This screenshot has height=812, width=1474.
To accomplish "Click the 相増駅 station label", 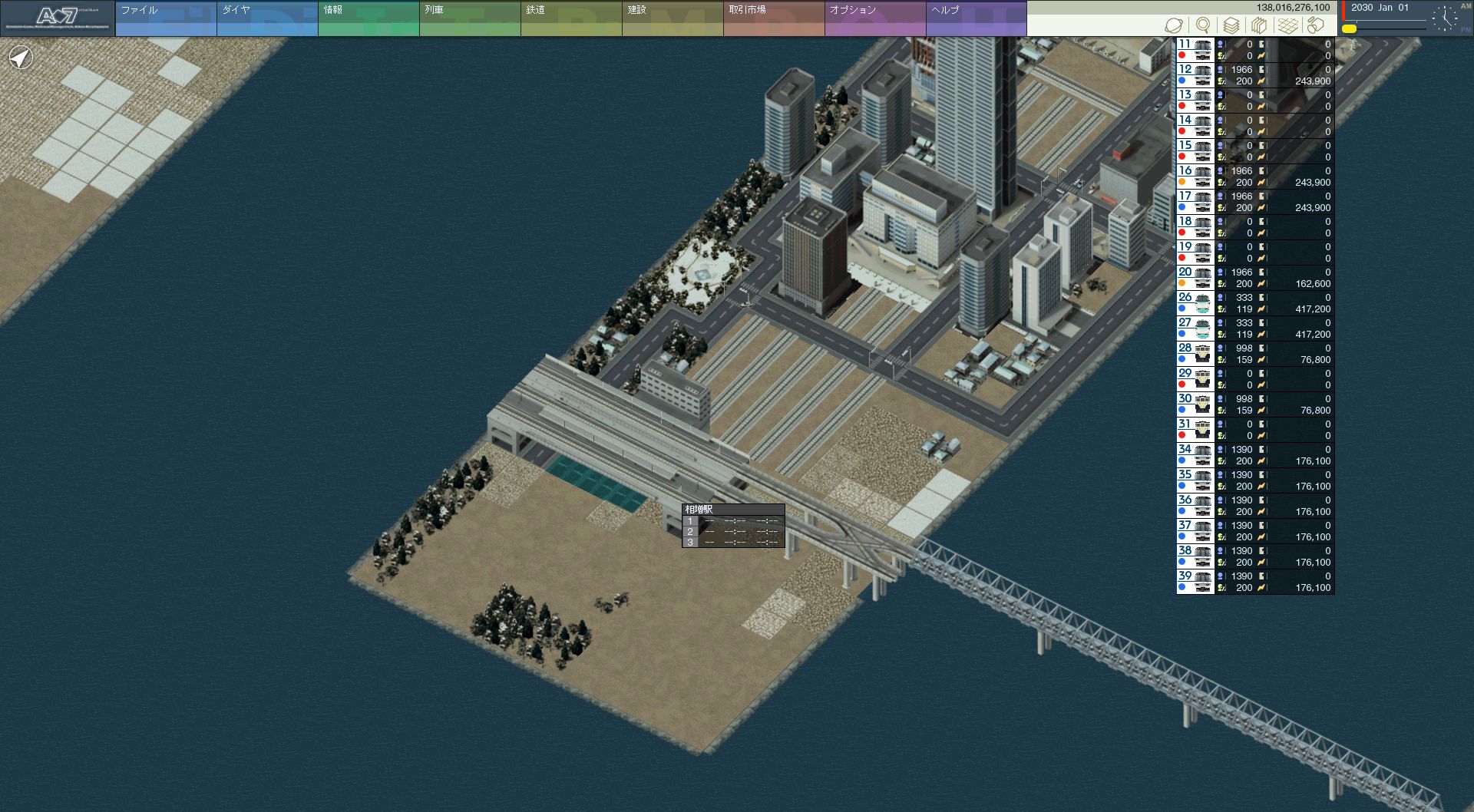I will point(699,510).
